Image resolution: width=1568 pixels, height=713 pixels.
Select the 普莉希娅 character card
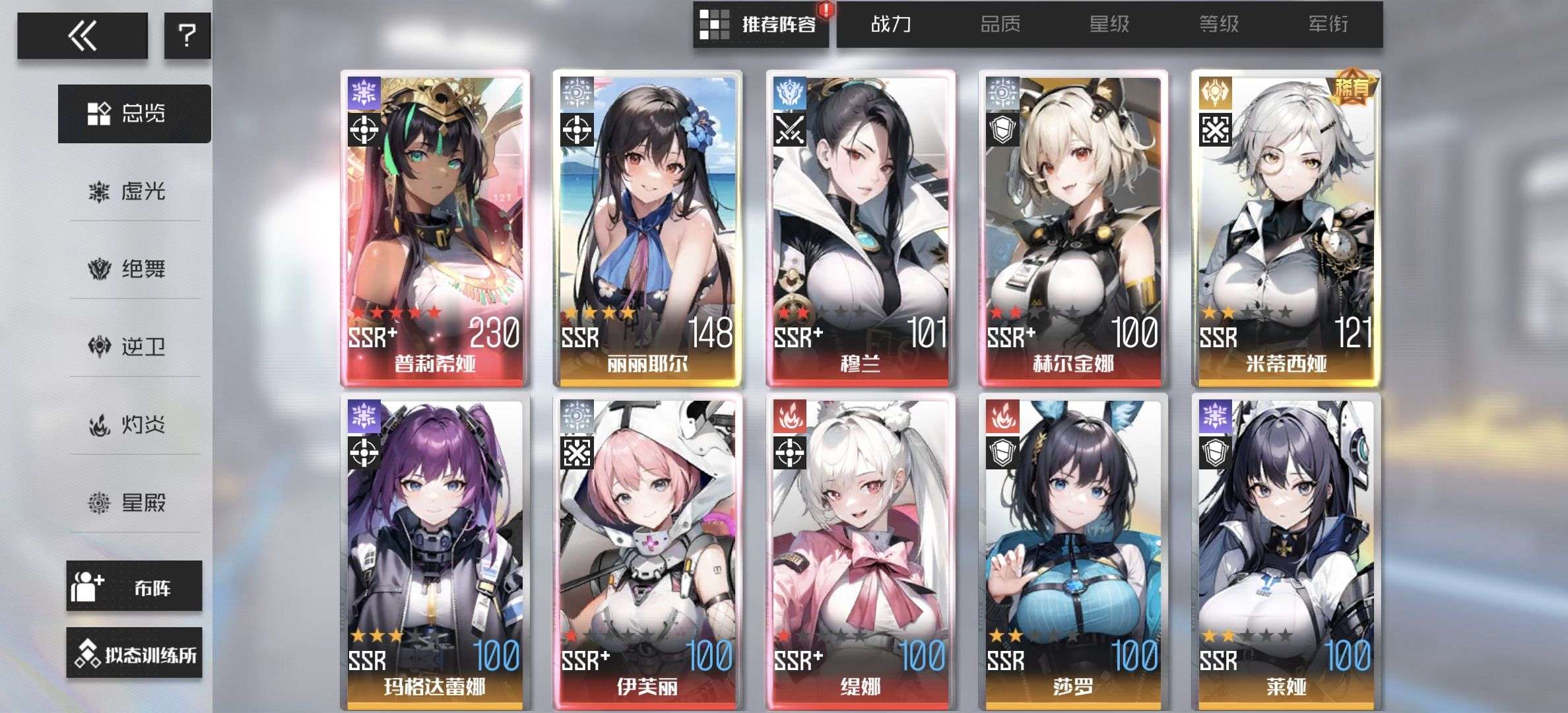coord(435,228)
